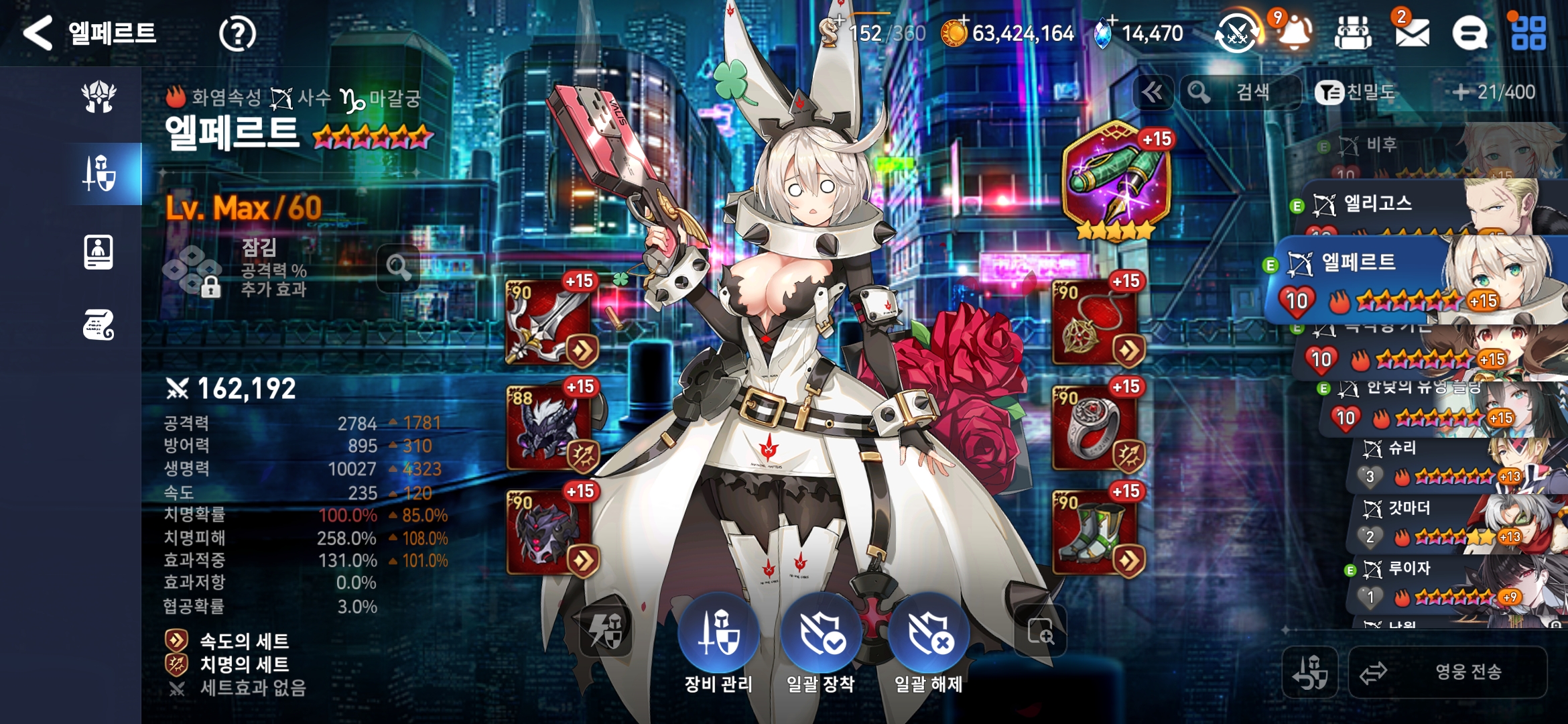This screenshot has height=724, width=1568.
Task: Open the mail envelope inbox
Action: point(1411,33)
